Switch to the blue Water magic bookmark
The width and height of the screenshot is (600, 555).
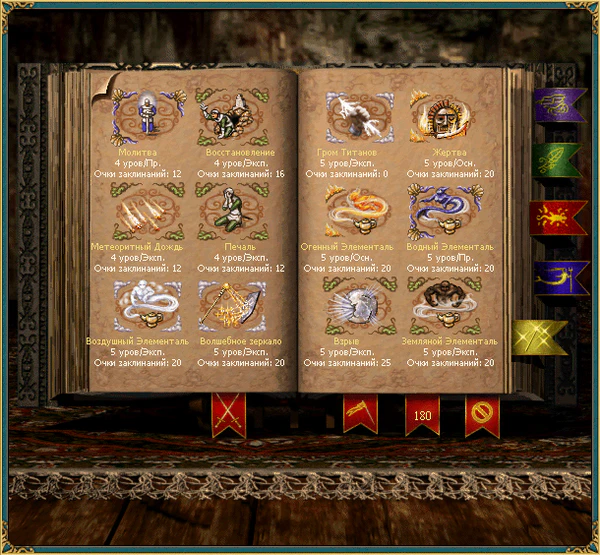(557, 277)
